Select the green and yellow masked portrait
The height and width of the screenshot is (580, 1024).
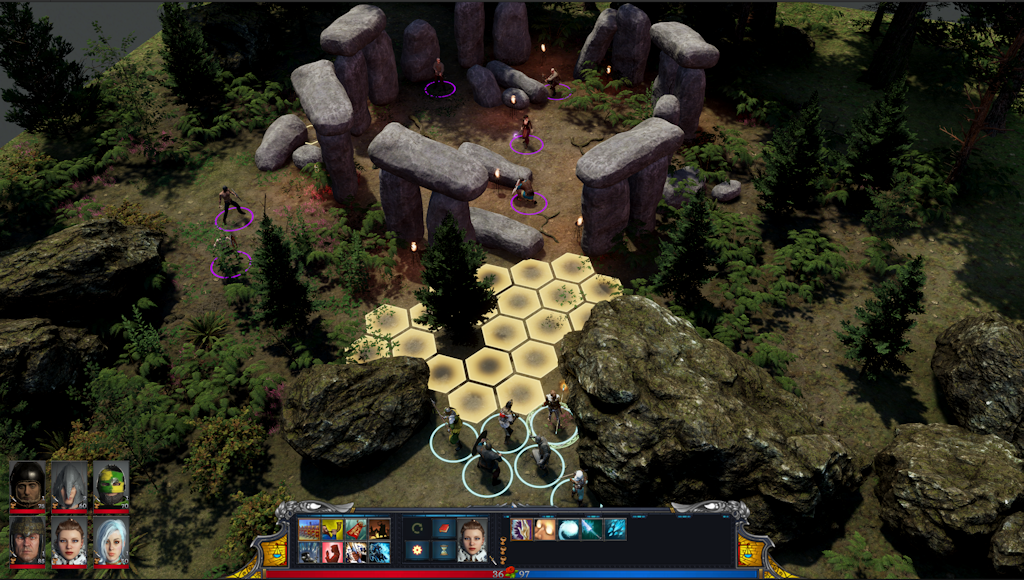click(x=111, y=485)
